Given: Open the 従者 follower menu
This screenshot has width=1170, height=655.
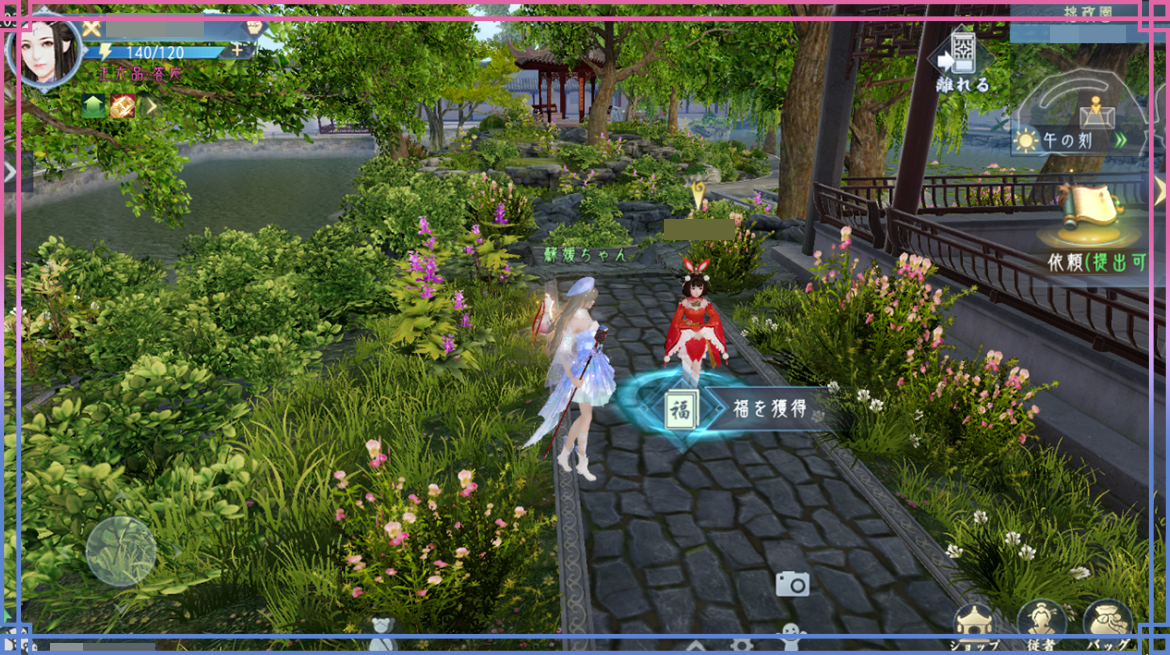Looking at the screenshot, I should [1041, 624].
